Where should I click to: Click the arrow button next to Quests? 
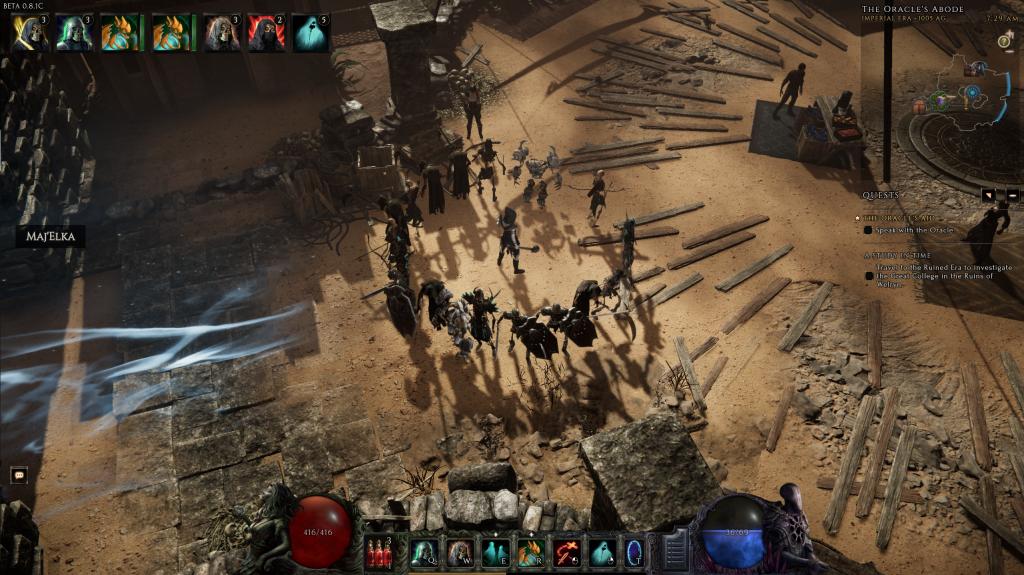click(988, 195)
